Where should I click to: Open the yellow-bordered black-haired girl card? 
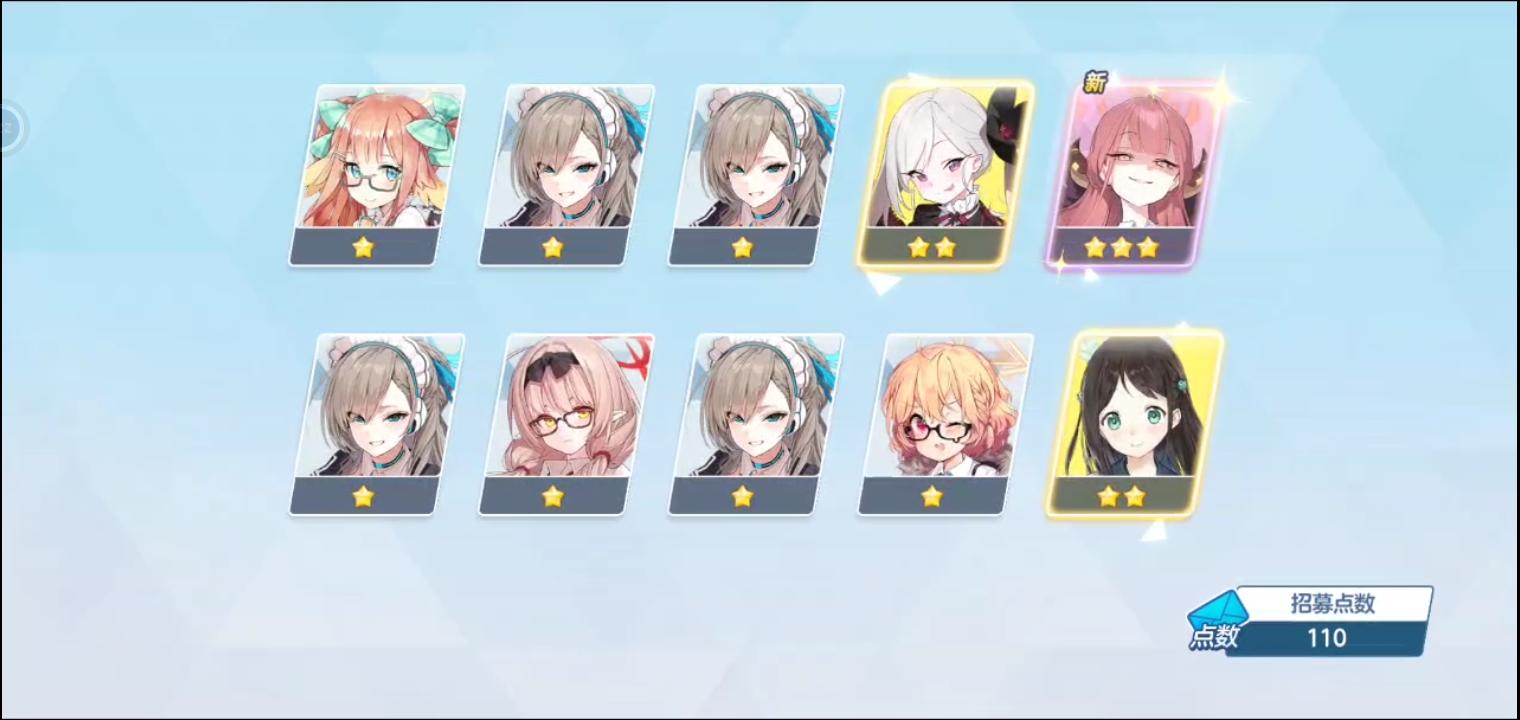click(1130, 420)
